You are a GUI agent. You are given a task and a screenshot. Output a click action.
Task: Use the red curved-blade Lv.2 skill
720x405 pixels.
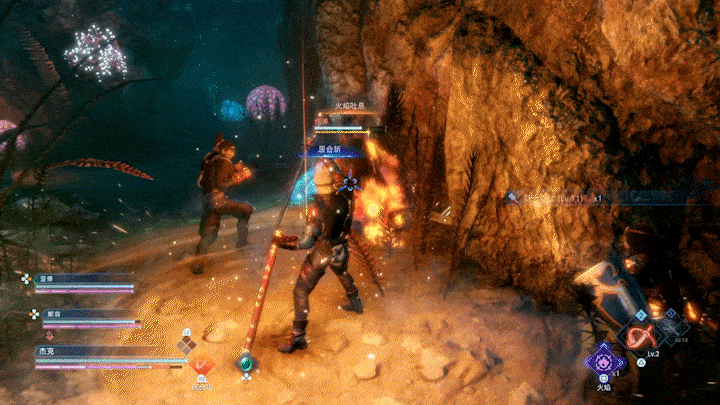tap(638, 337)
